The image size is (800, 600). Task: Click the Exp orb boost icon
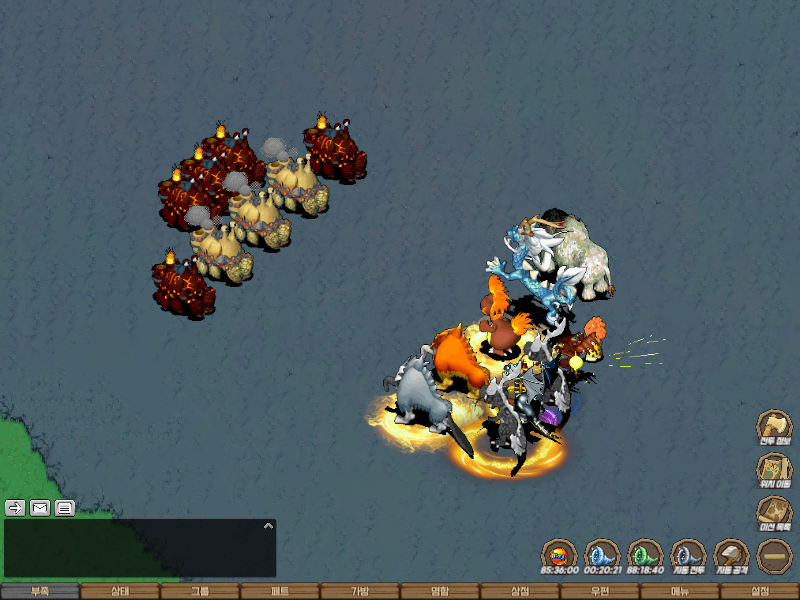coord(559,555)
